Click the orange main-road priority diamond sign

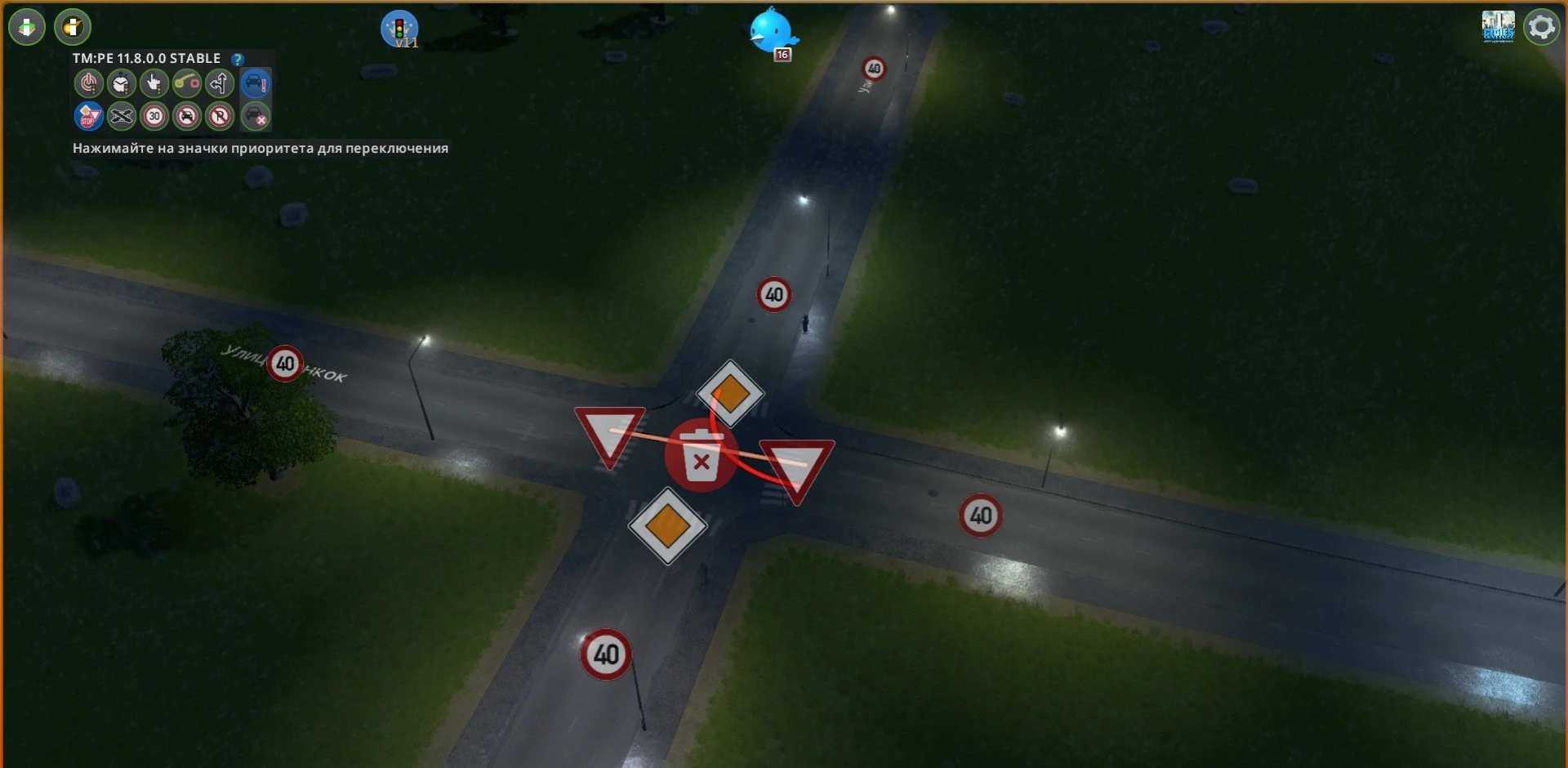pyautogui.click(x=729, y=395)
